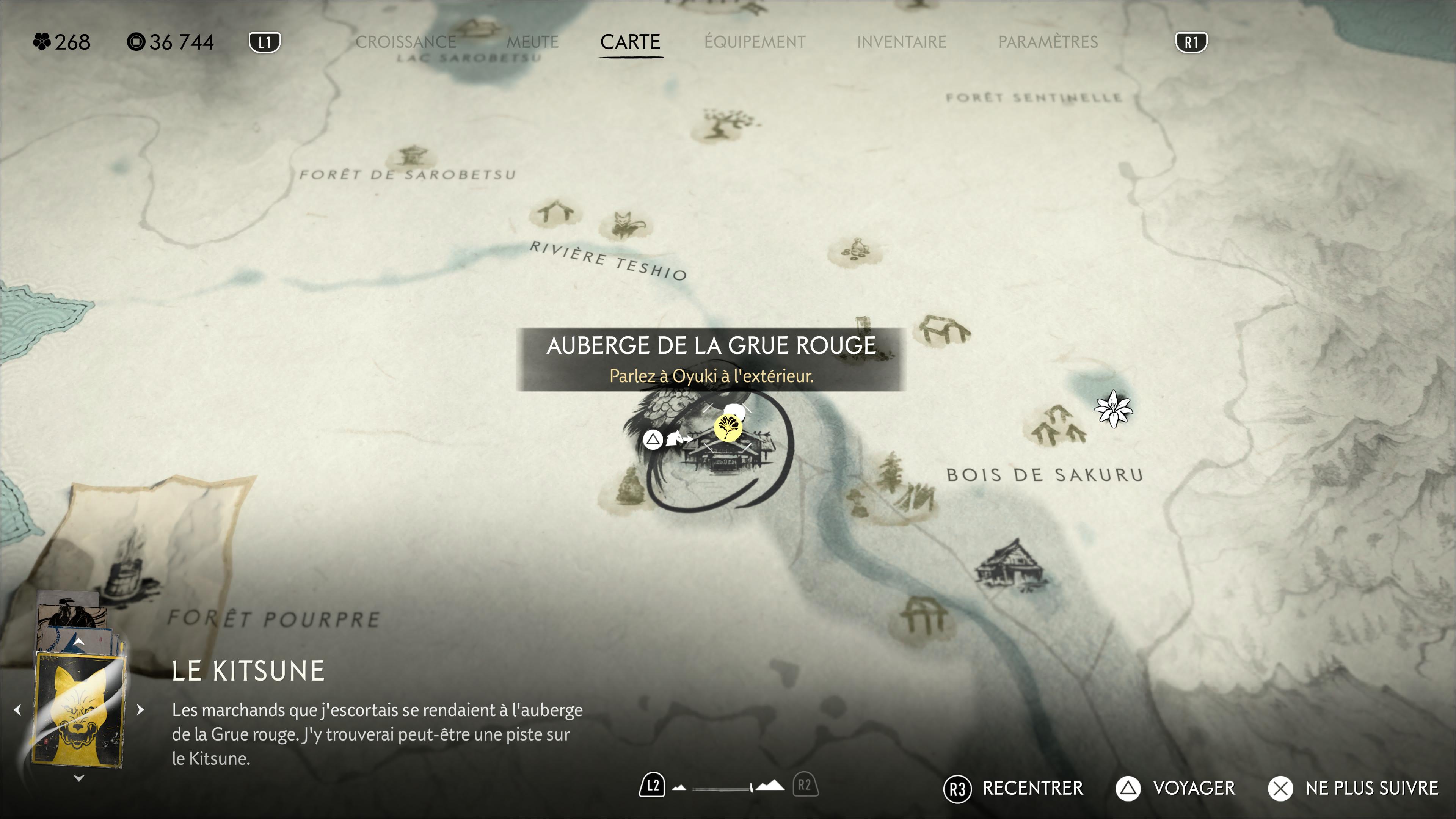
Task: Open the Inventaire tab
Action: point(901,42)
